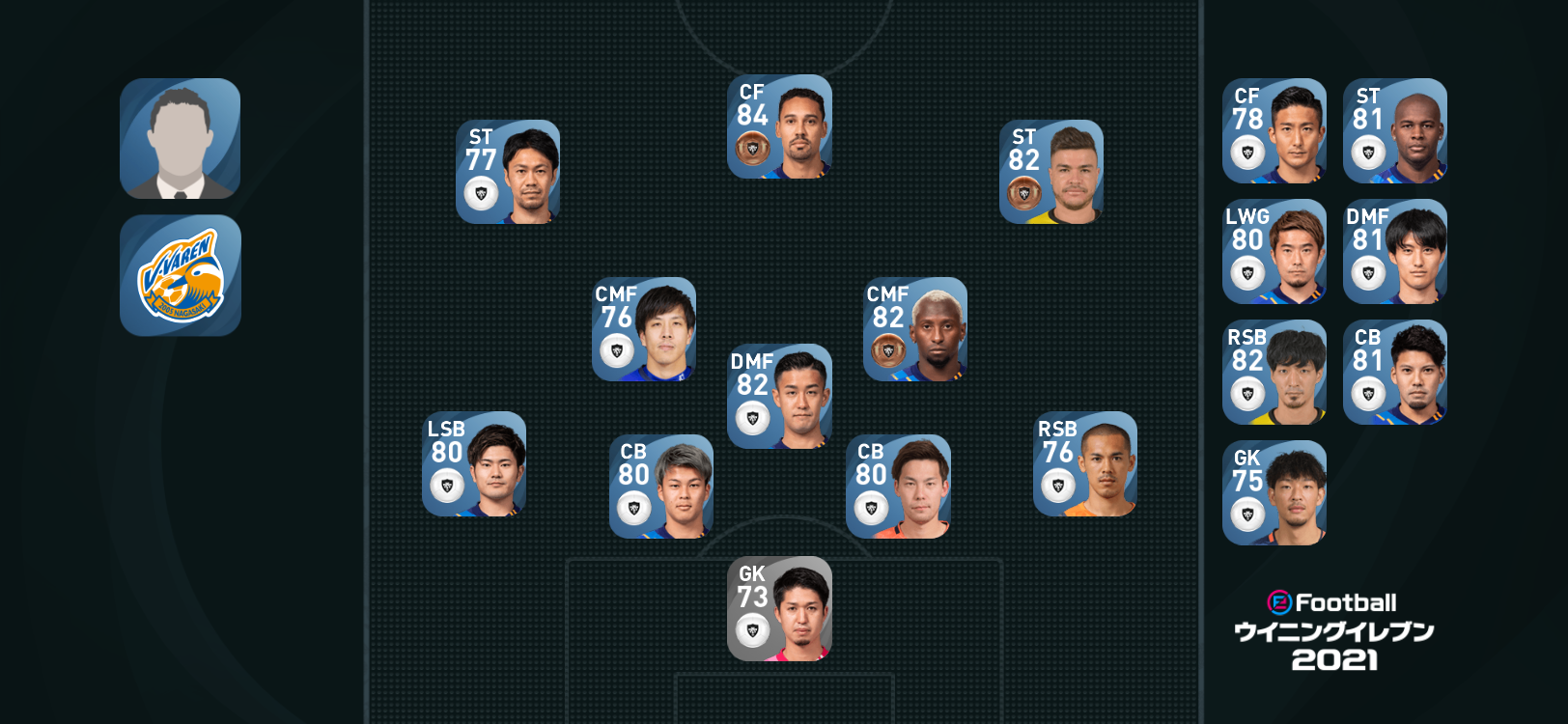The image size is (1568, 724).
Task: Select the reserve goalkeeper GK 75
Action: click(x=1274, y=493)
